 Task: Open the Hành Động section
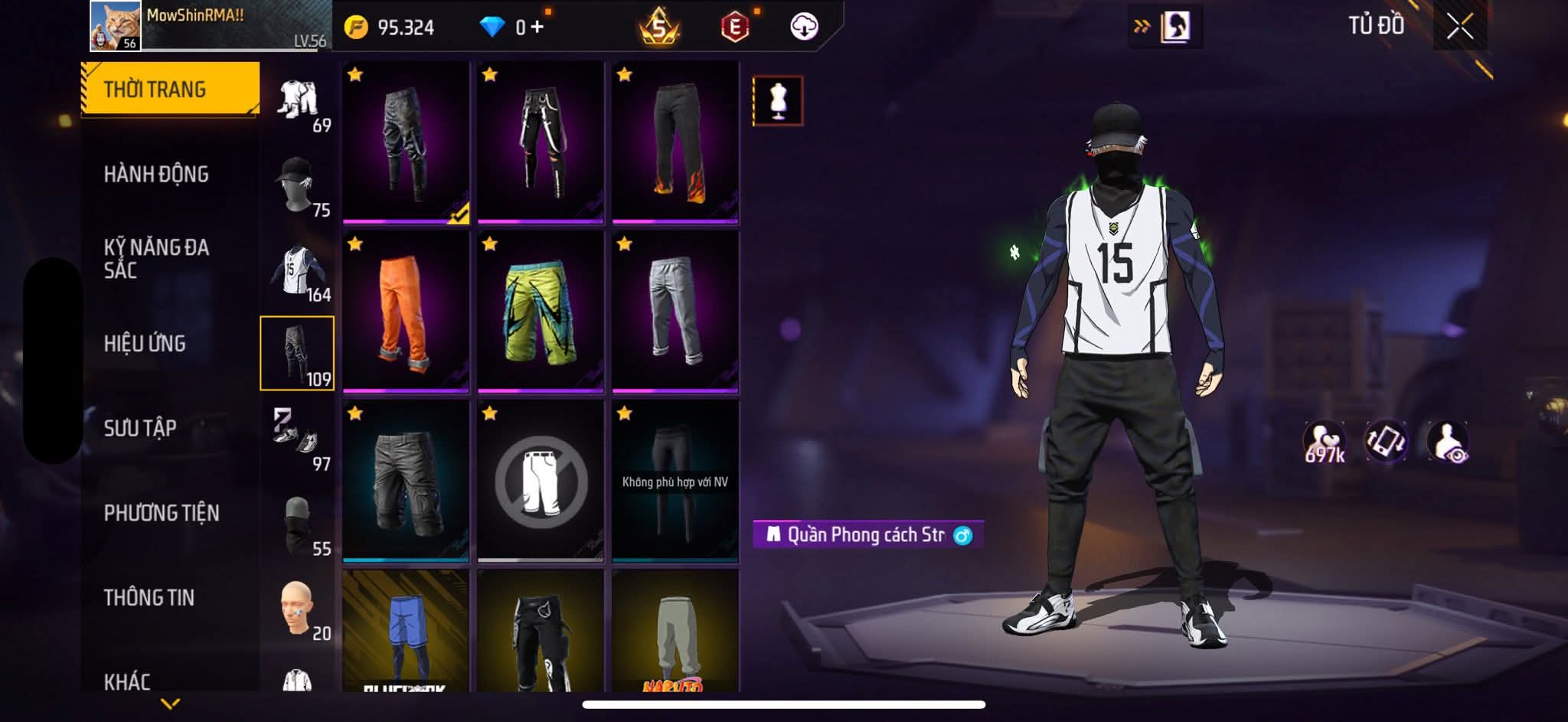pyautogui.click(x=156, y=175)
